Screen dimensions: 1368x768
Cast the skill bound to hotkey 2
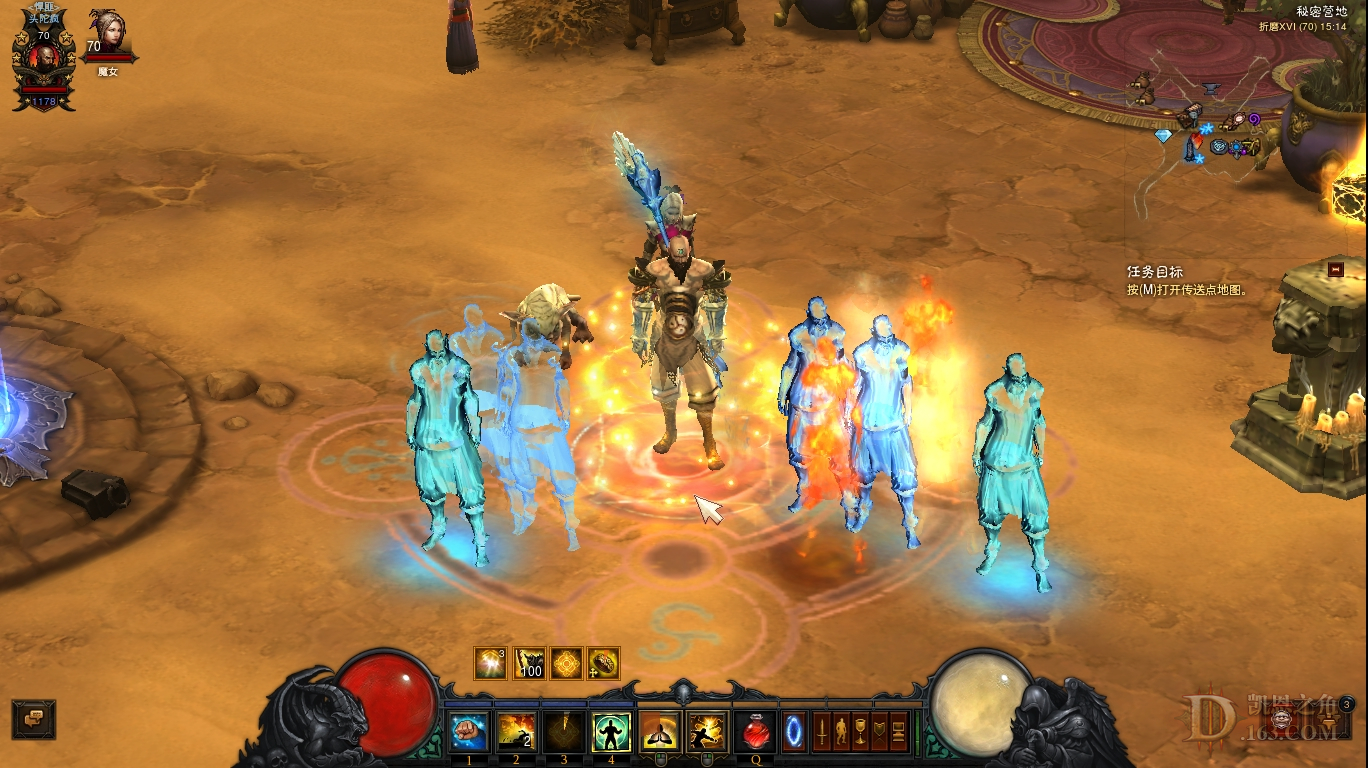(515, 731)
